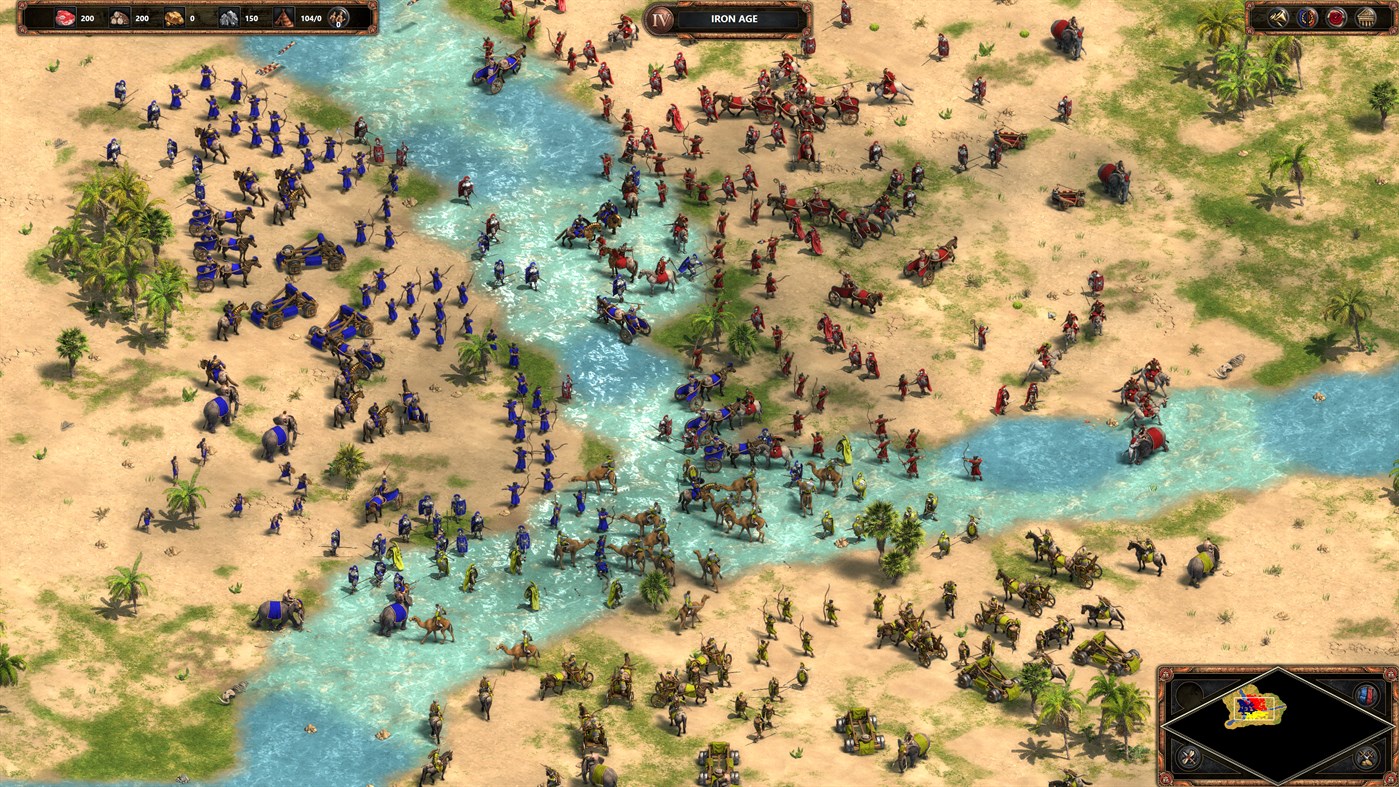This screenshot has width=1399, height=787.
Task: Click the circular portrait slot on the minimap panel
Action: click(1191, 695)
